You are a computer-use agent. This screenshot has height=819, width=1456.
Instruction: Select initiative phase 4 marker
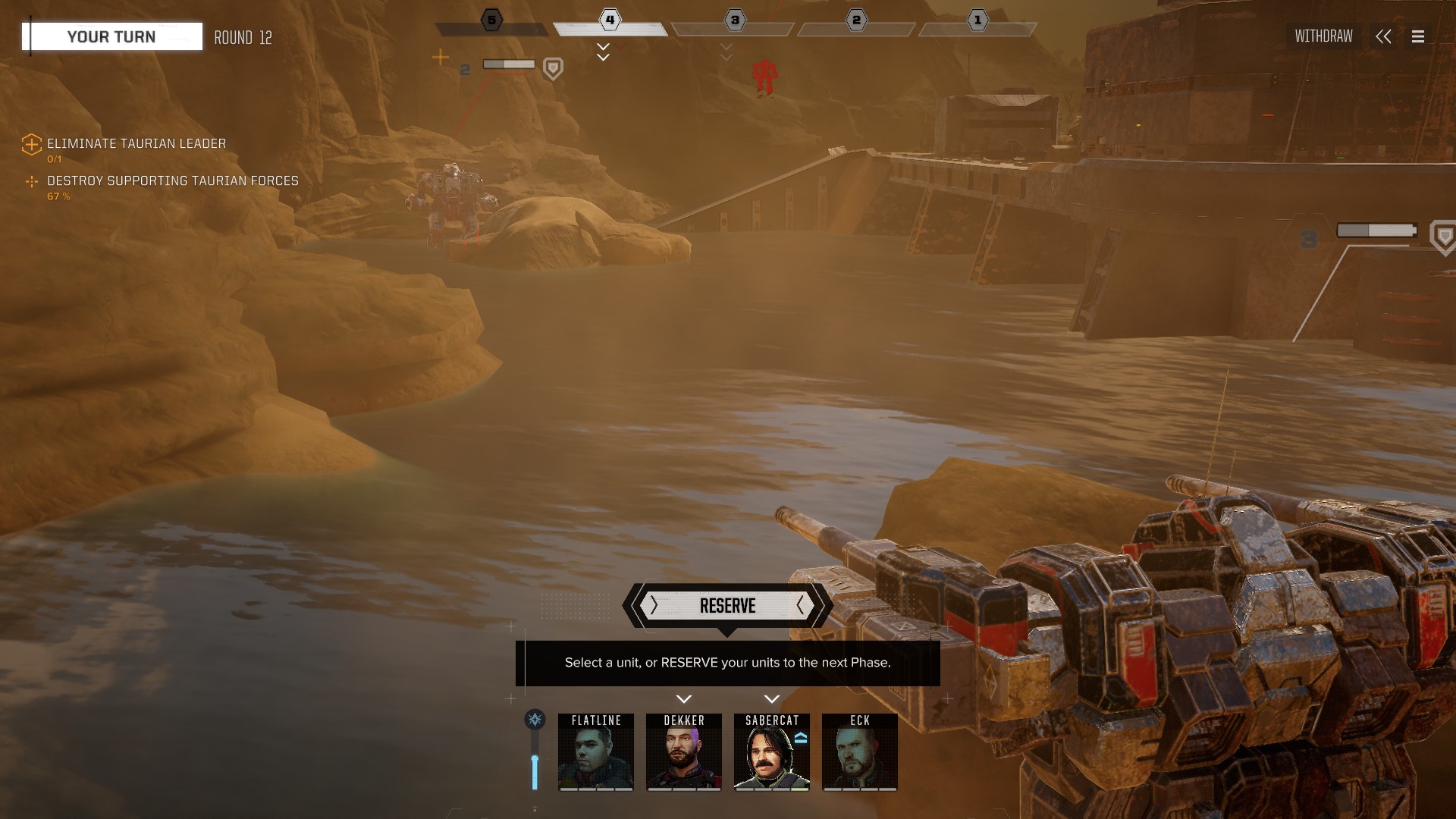pos(610,20)
